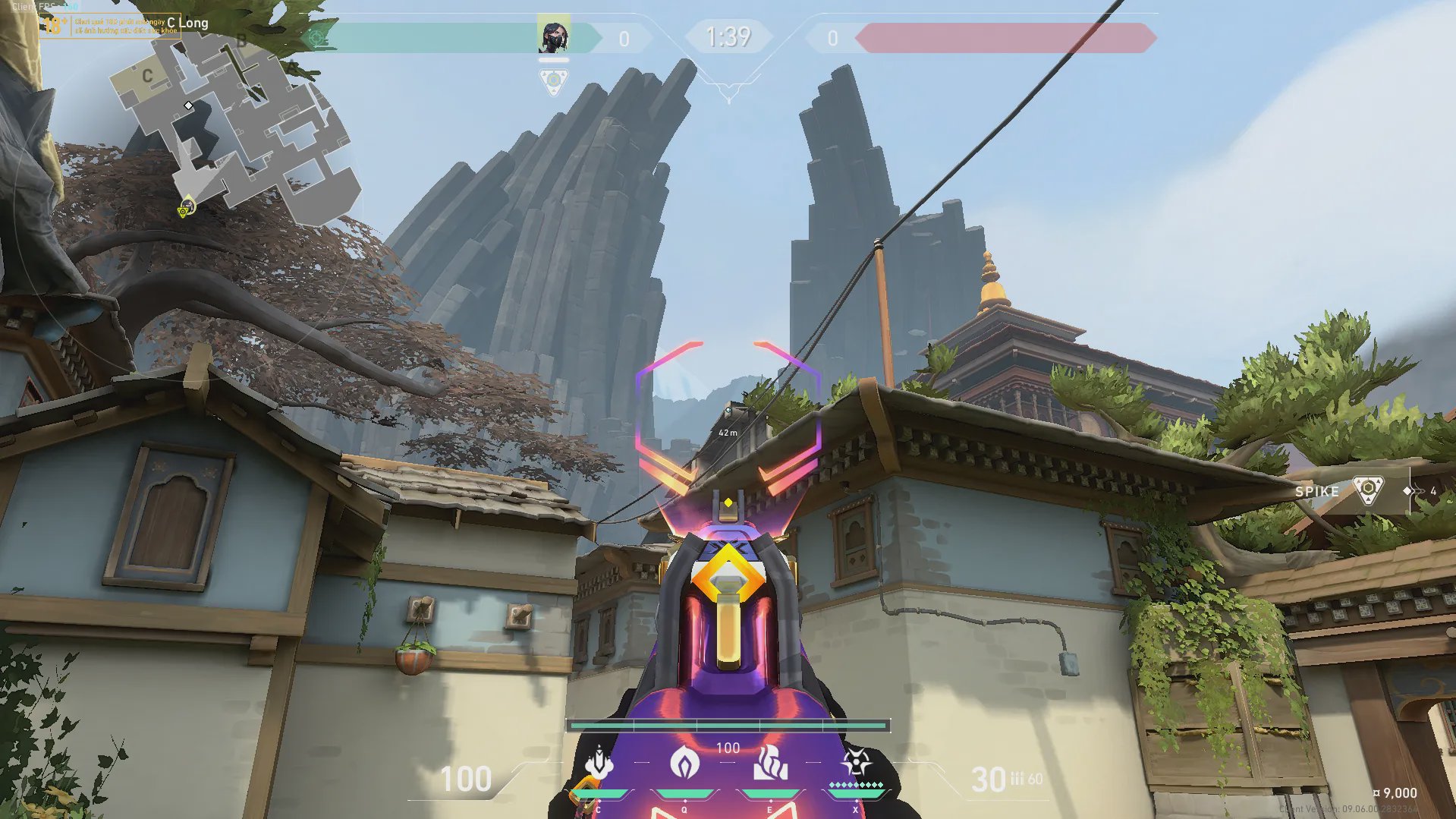
Task: Click the spike carrier icon under Viper's portrait
Action: tap(554, 80)
